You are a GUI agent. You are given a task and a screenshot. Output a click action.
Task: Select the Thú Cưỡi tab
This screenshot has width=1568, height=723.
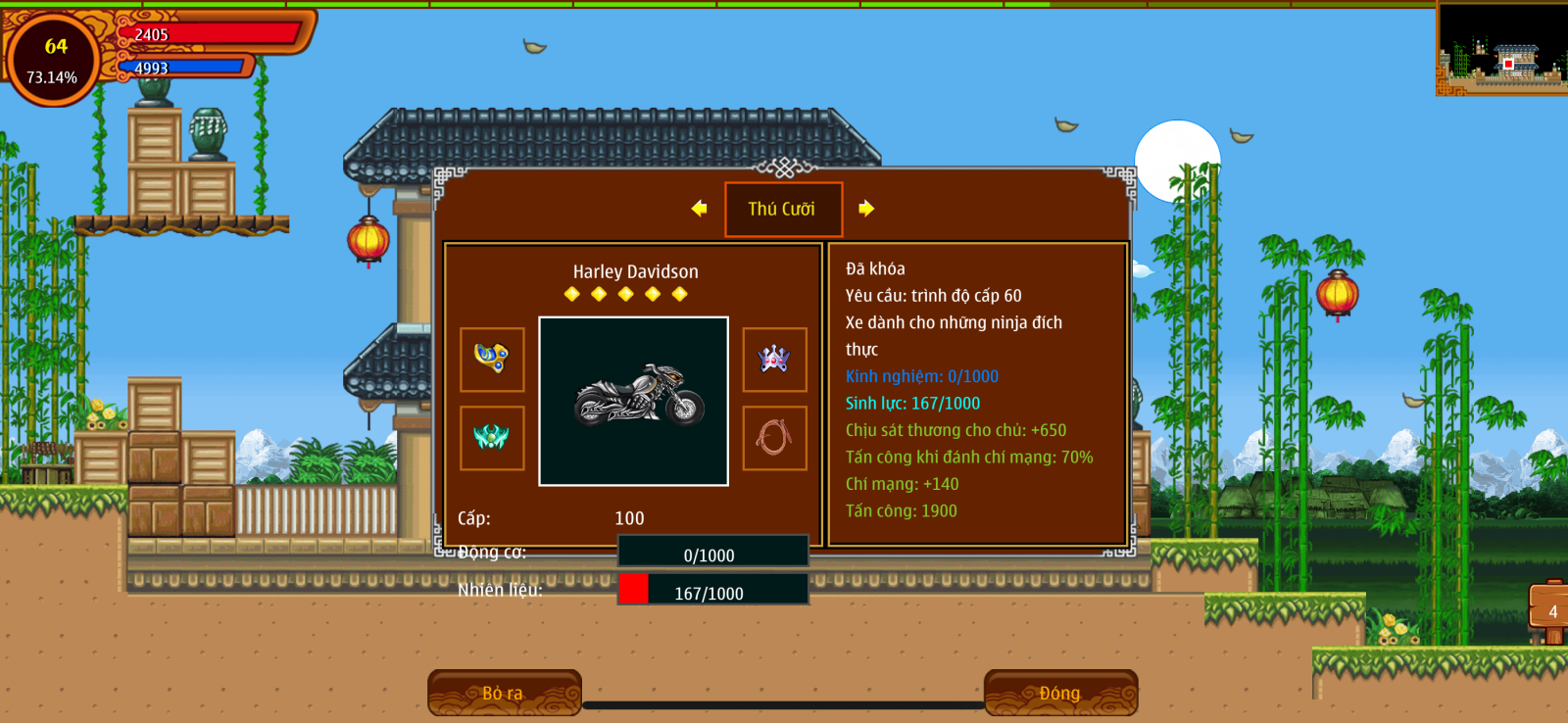[x=783, y=209]
